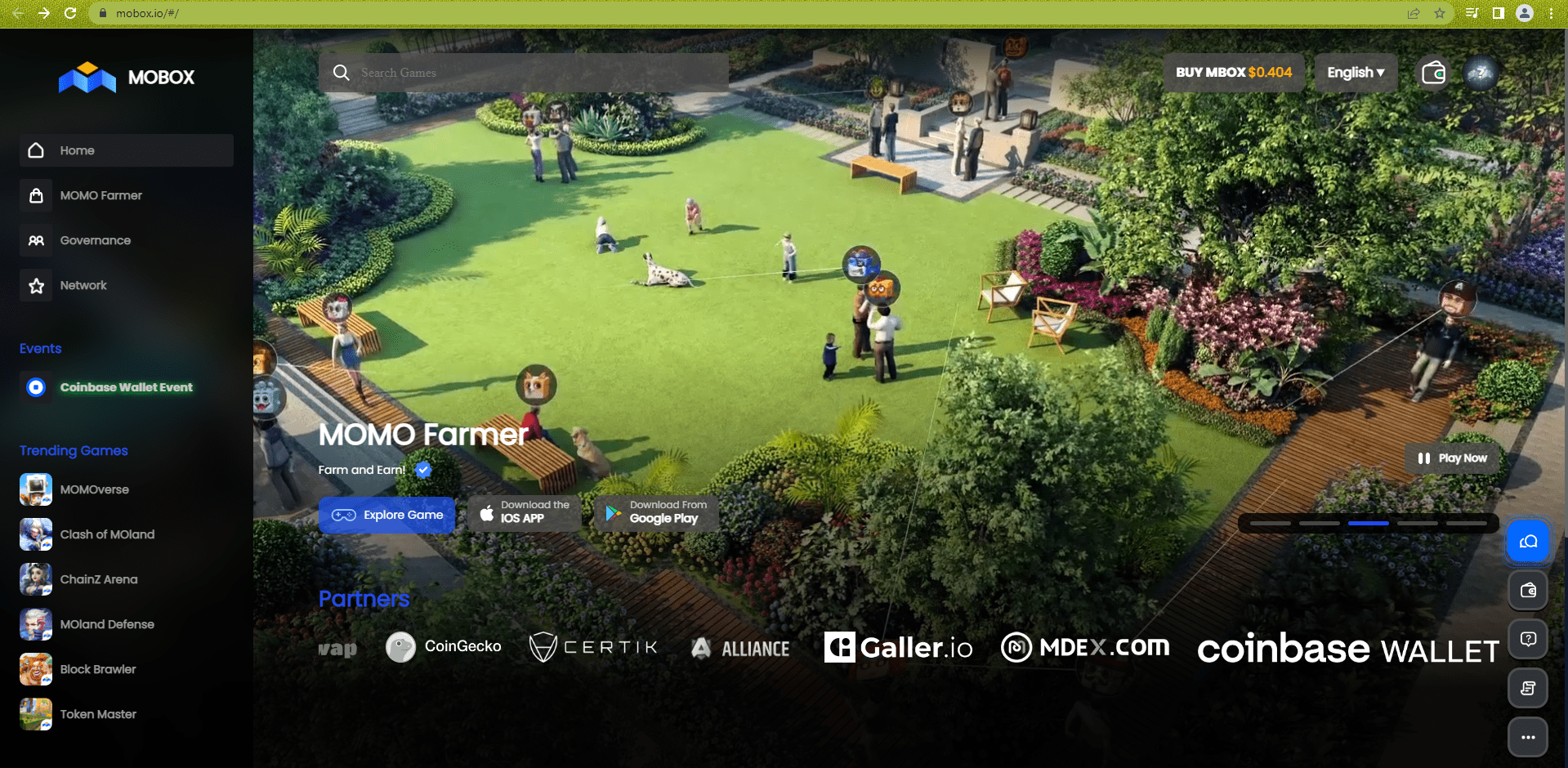Open the English language dropdown
1568x768 pixels.
[1356, 73]
